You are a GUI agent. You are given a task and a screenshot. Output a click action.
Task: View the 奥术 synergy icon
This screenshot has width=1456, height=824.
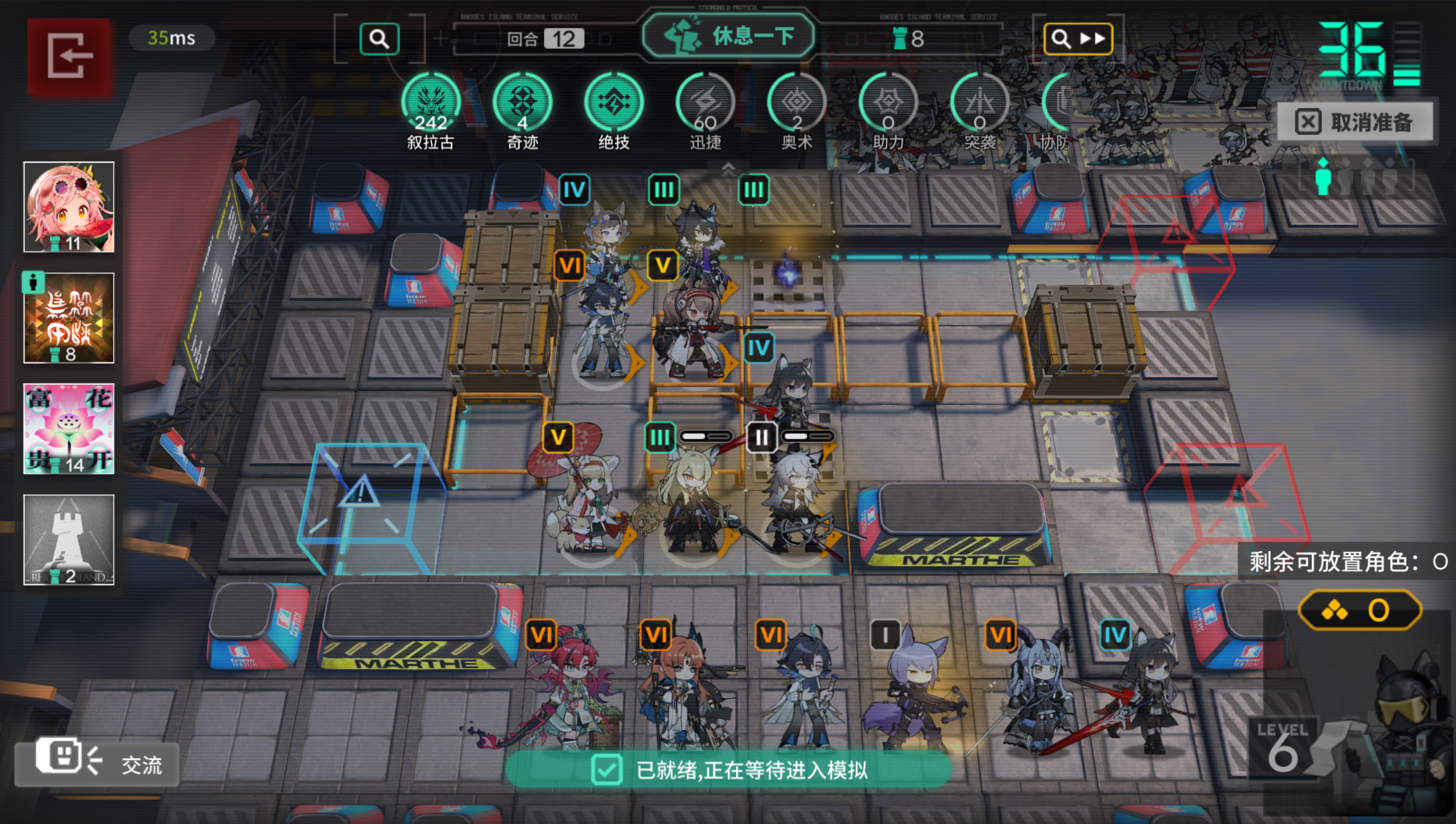point(797,103)
